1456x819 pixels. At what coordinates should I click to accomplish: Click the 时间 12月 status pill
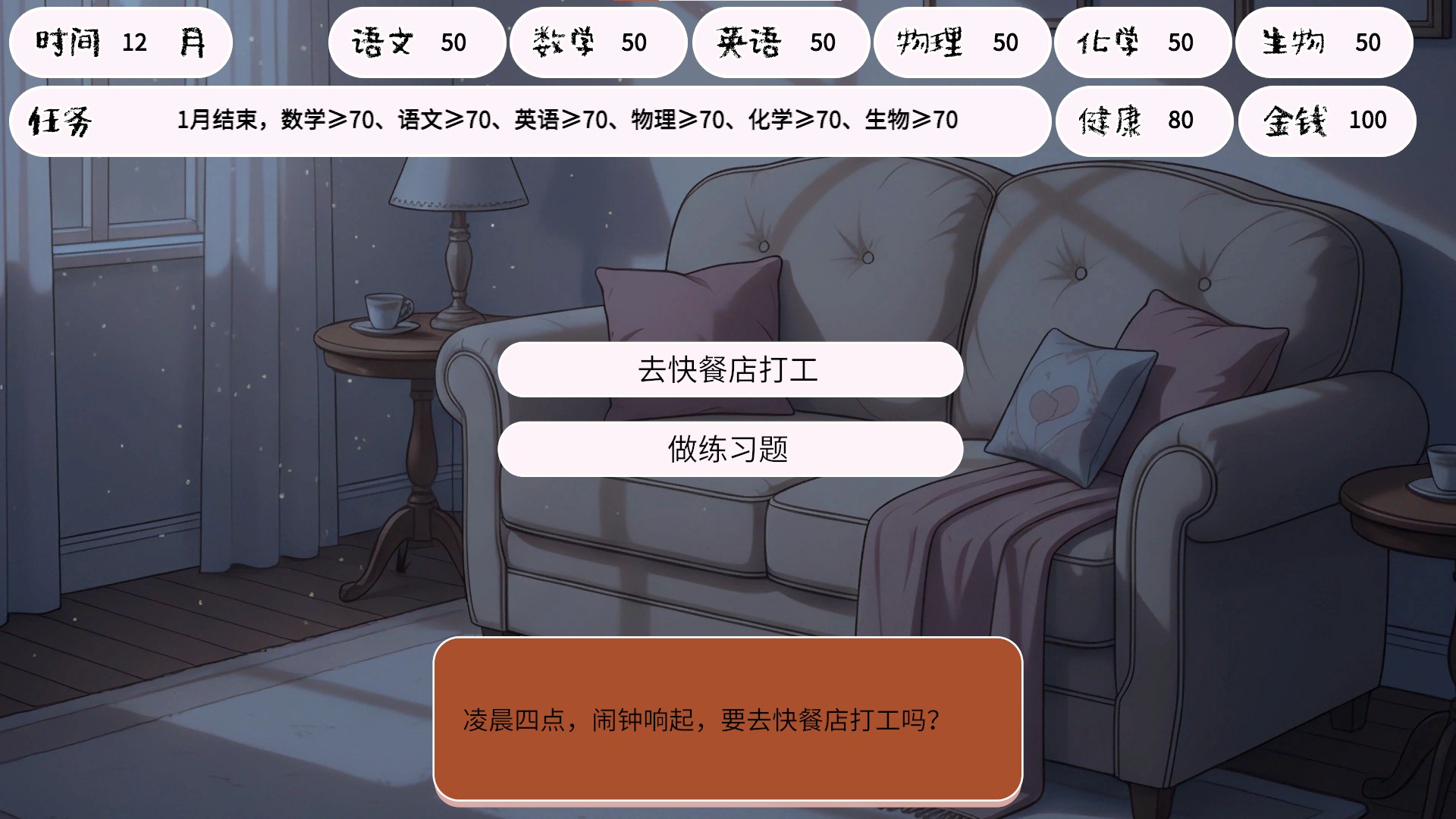121,43
